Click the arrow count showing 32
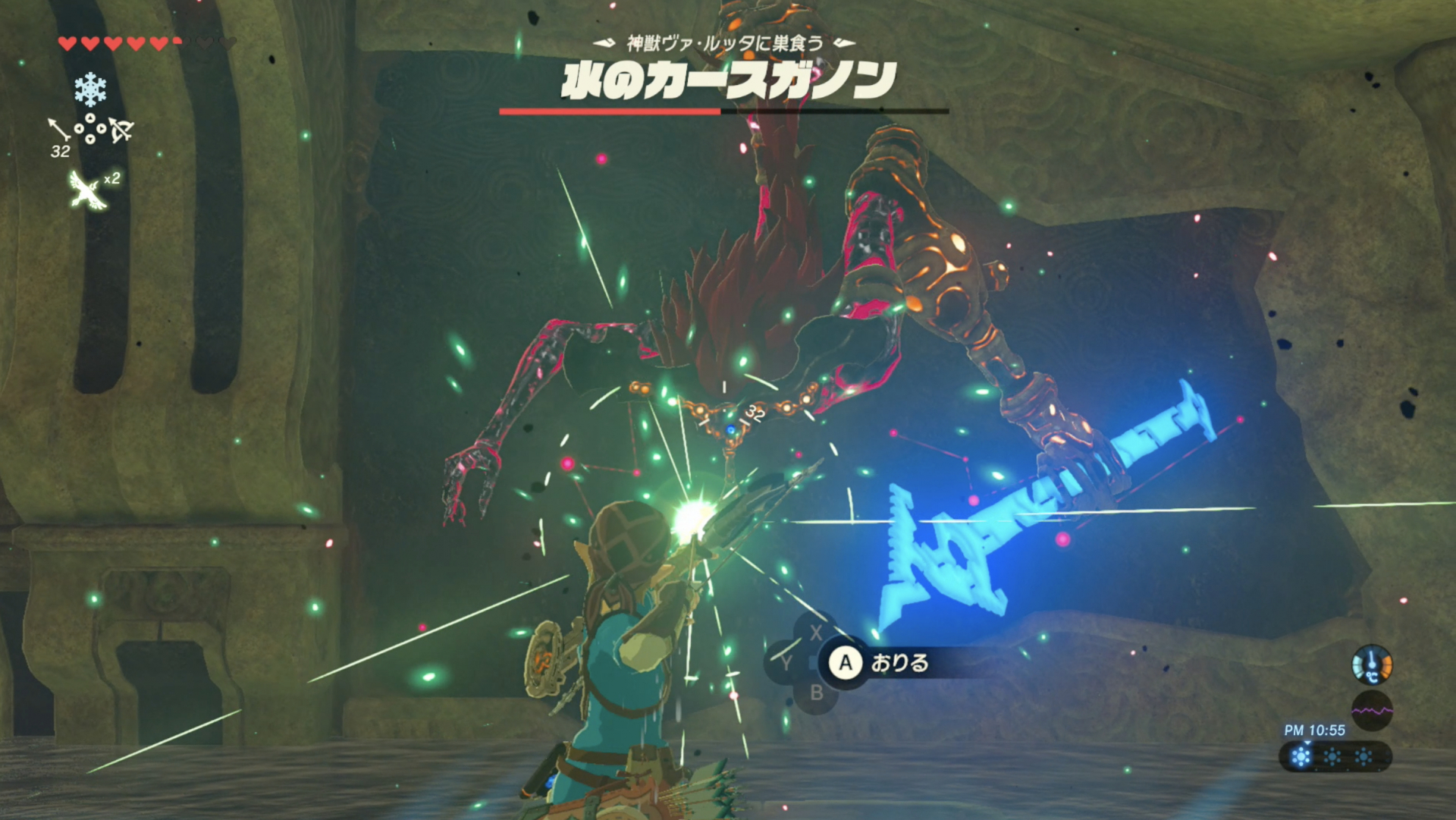The image size is (1456, 820). [x=60, y=152]
